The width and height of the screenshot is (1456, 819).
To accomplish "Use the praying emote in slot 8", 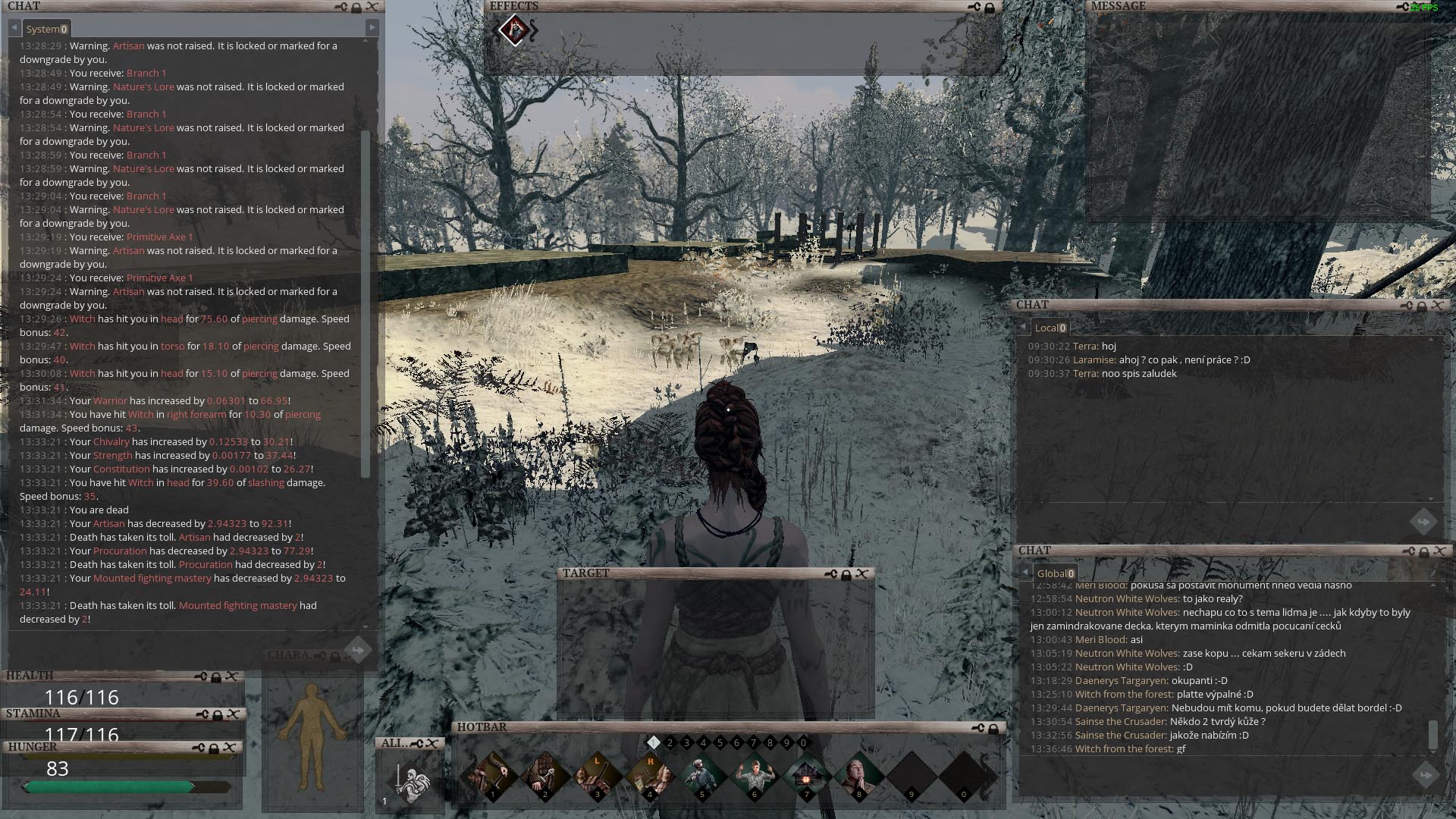I will click(858, 776).
